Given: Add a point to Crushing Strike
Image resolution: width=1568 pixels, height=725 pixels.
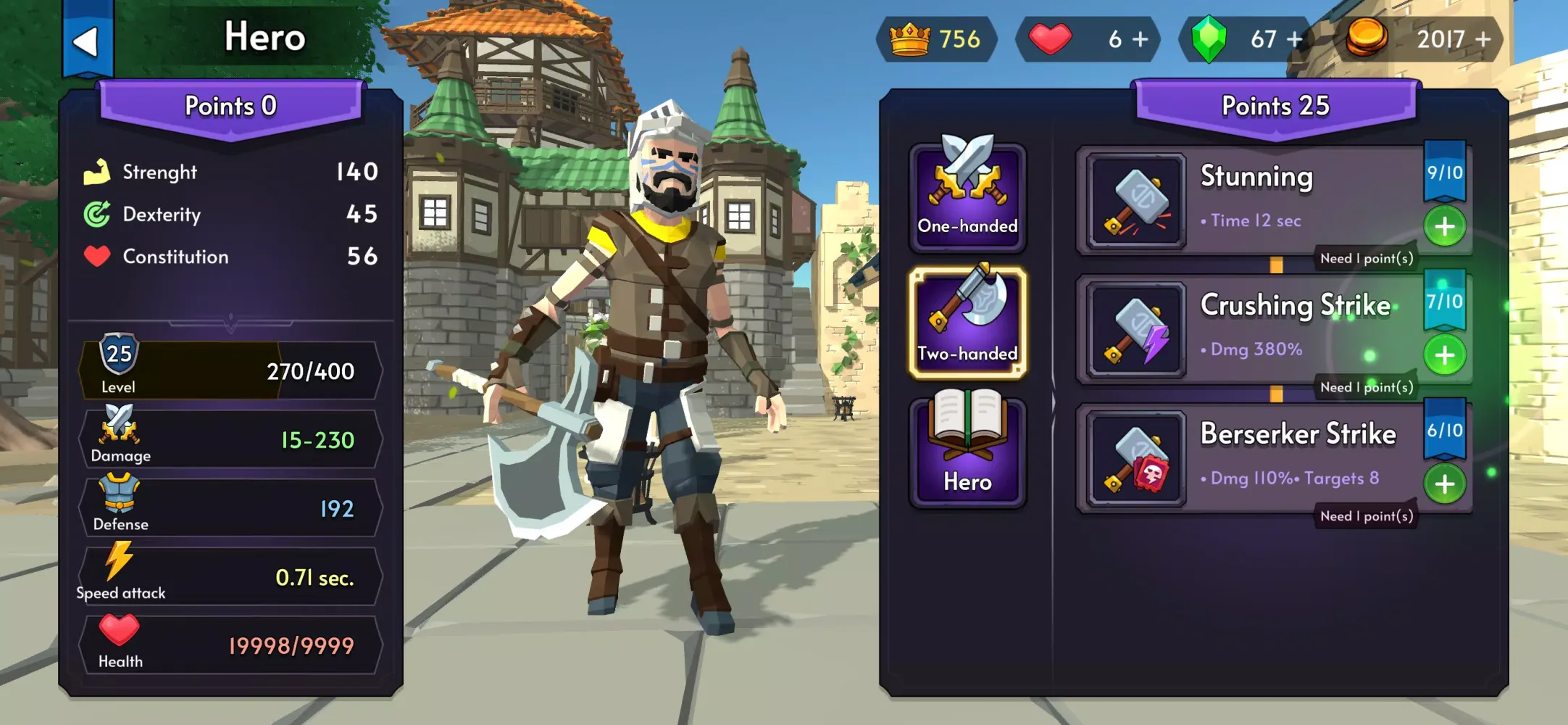Looking at the screenshot, I should click(x=1445, y=355).
